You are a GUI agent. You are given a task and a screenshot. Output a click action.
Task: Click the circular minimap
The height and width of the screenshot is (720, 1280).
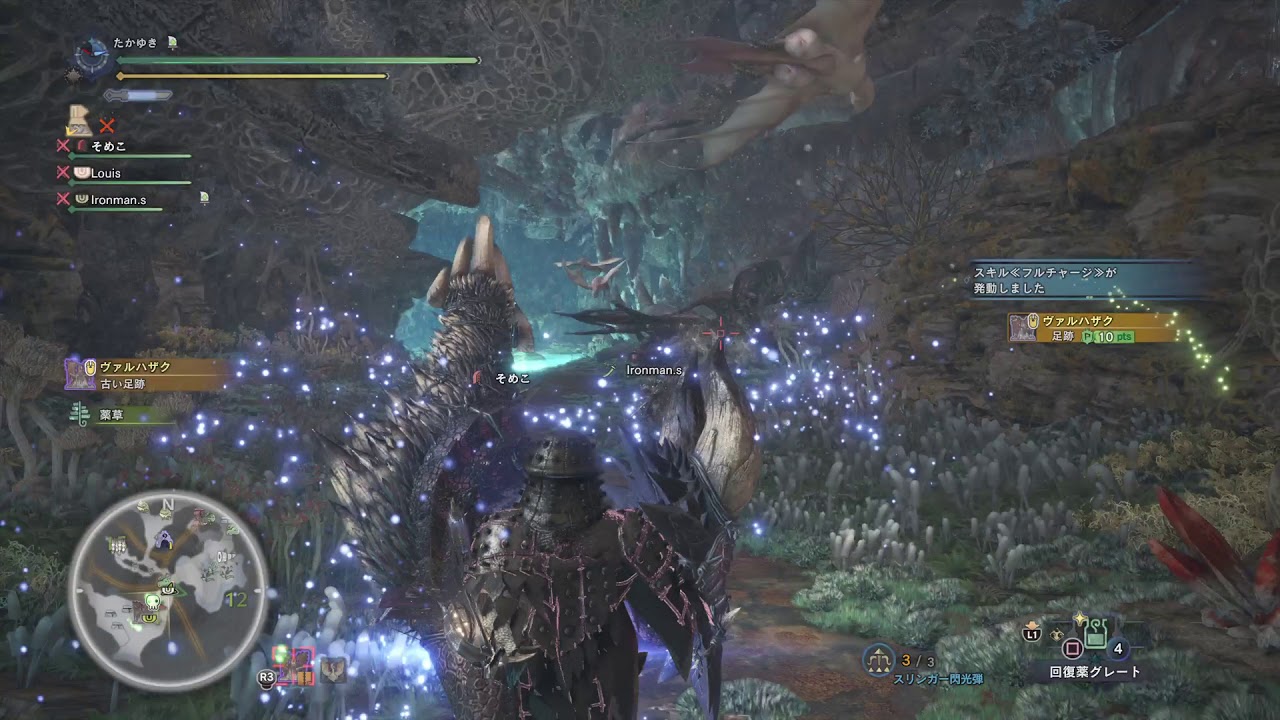click(167, 590)
